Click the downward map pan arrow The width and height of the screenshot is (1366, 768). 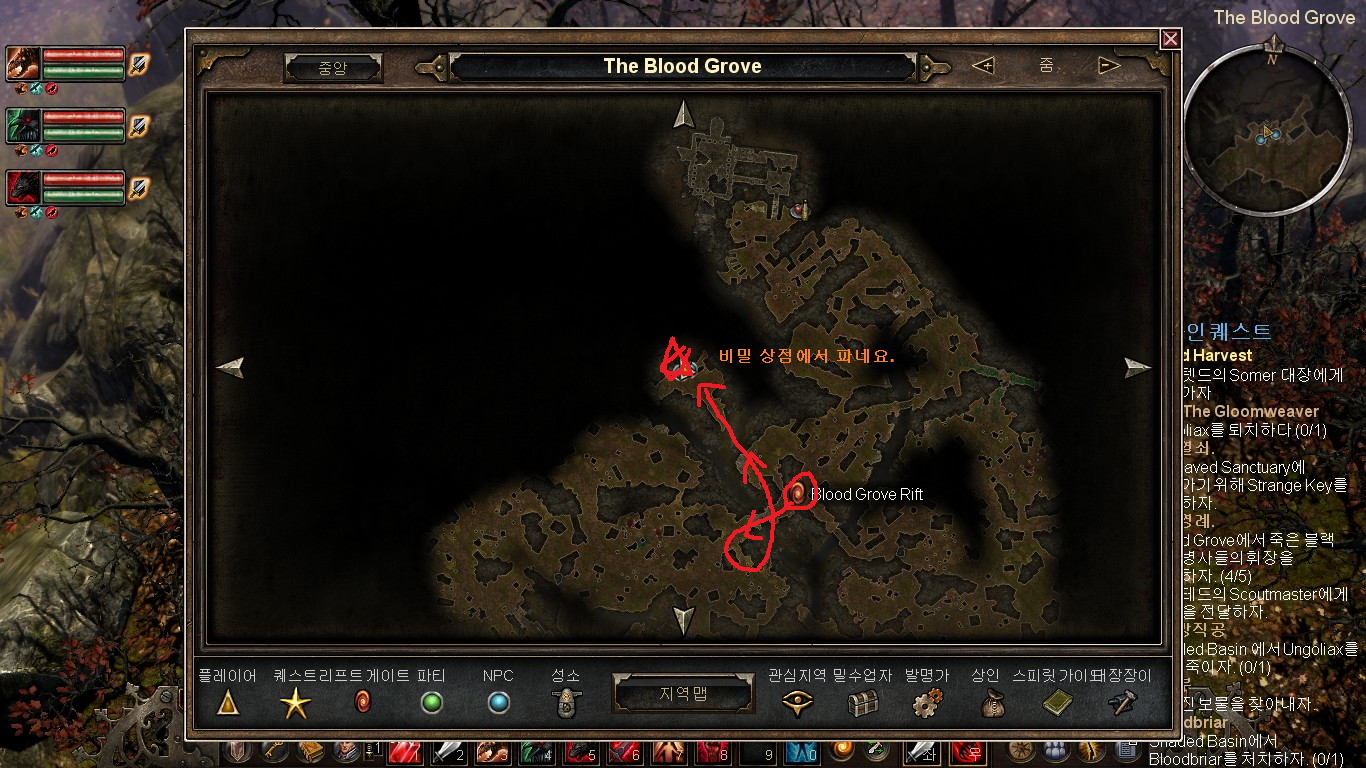click(x=683, y=618)
